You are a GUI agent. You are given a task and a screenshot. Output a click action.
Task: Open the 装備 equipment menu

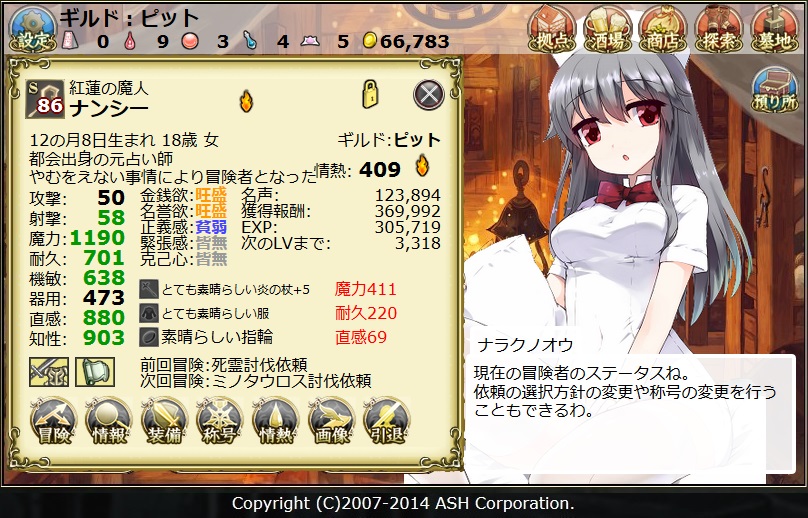pos(165,421)
